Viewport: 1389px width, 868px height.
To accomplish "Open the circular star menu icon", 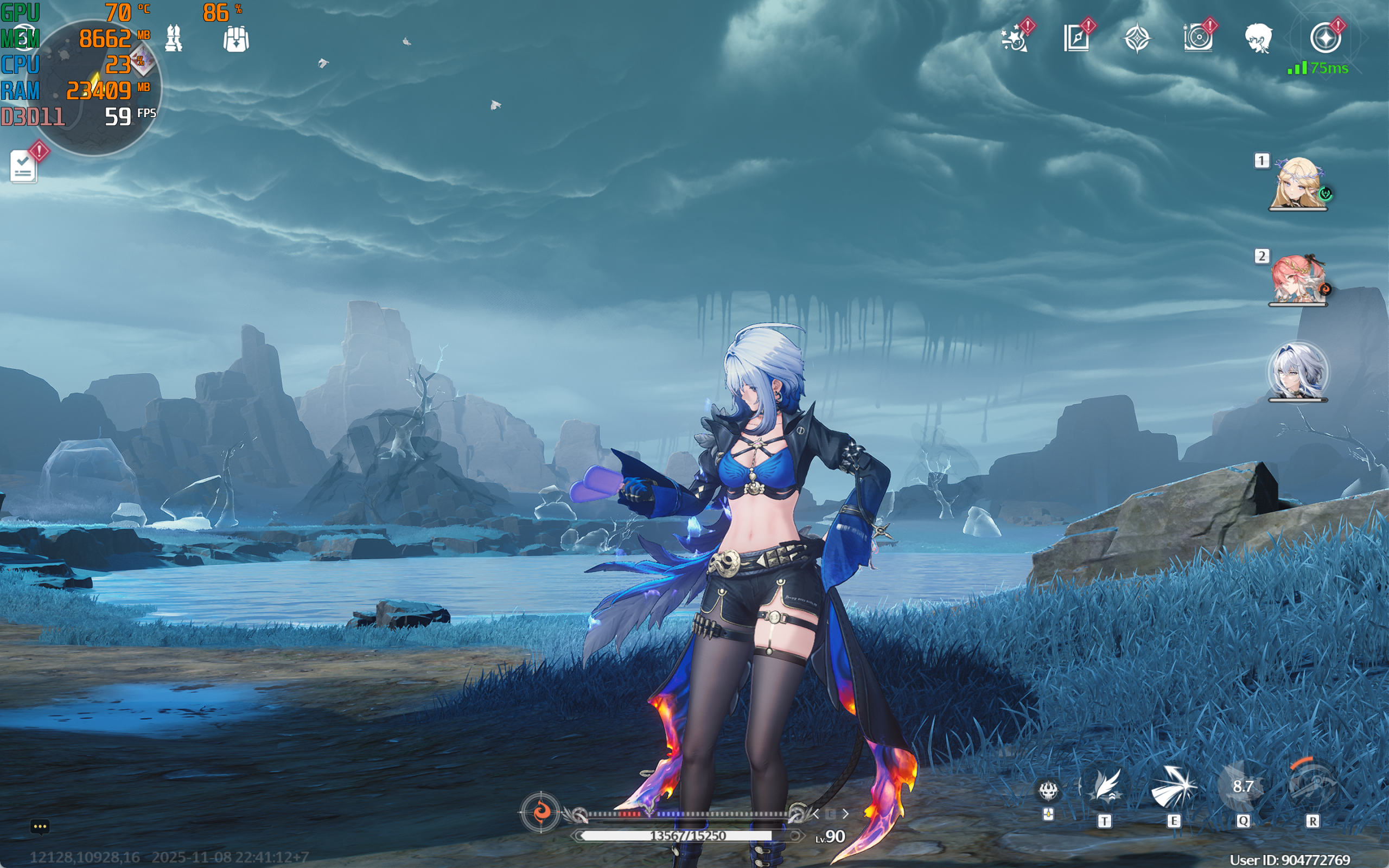I will point(1326,39).
